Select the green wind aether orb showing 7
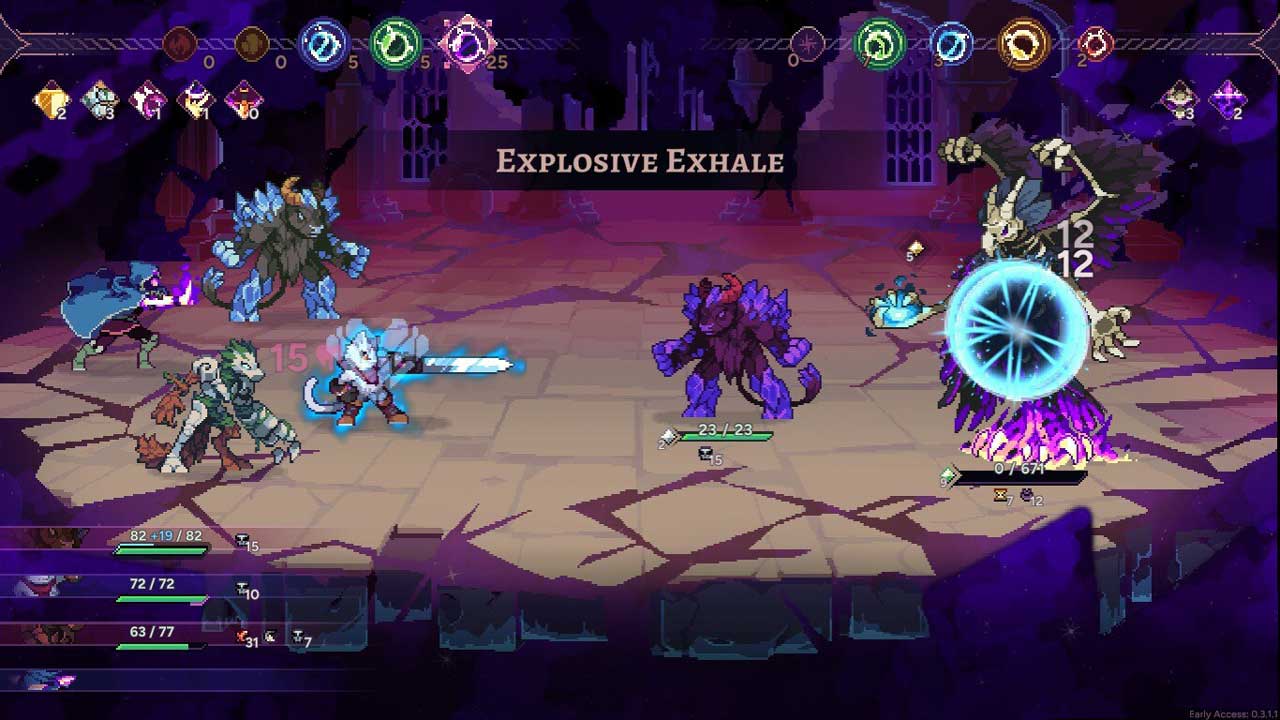The width and height of the screenshot is (1280, 720). tap(880, 43)
